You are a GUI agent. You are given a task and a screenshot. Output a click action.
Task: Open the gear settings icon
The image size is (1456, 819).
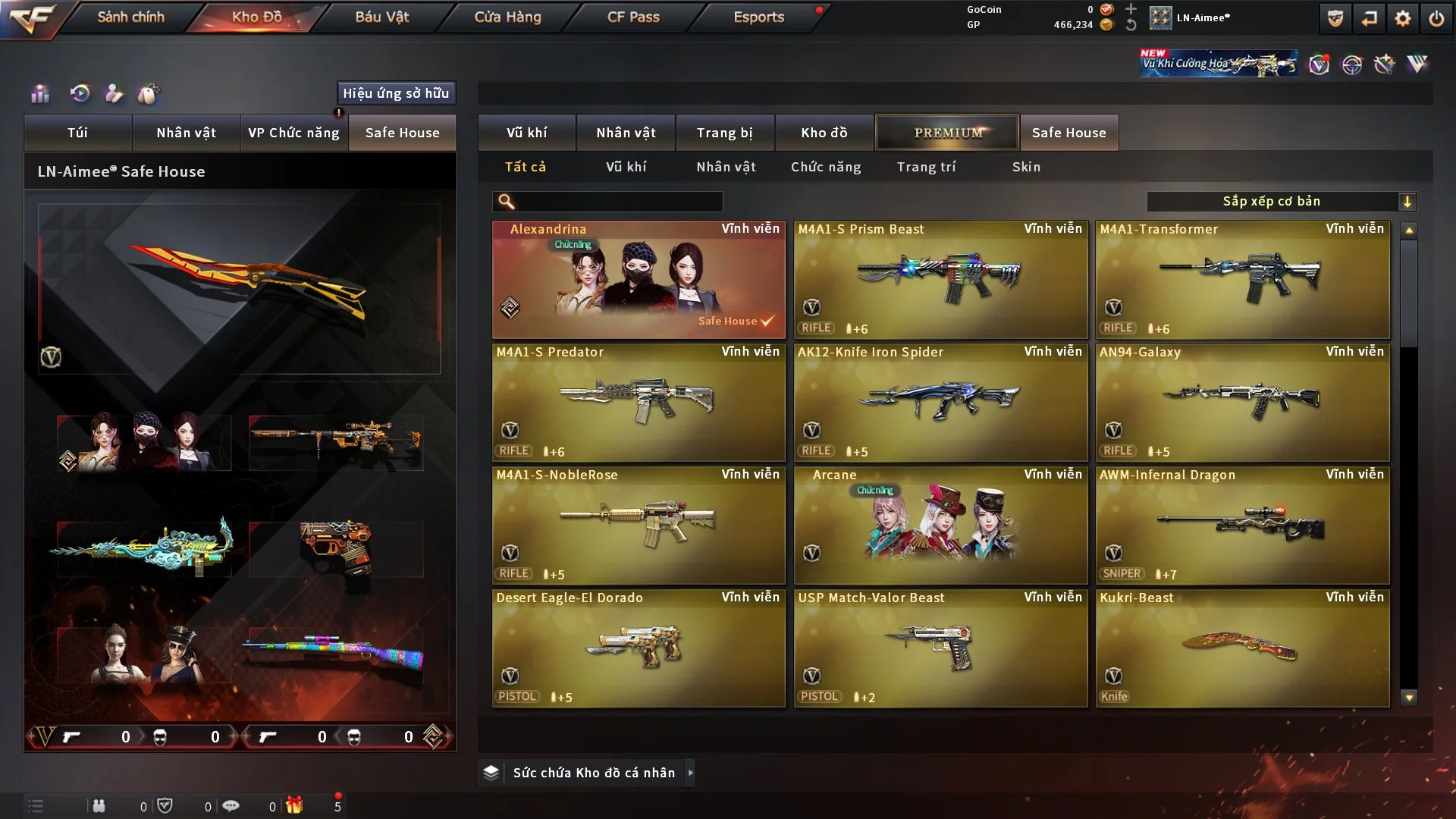(x=1403, y=18)
